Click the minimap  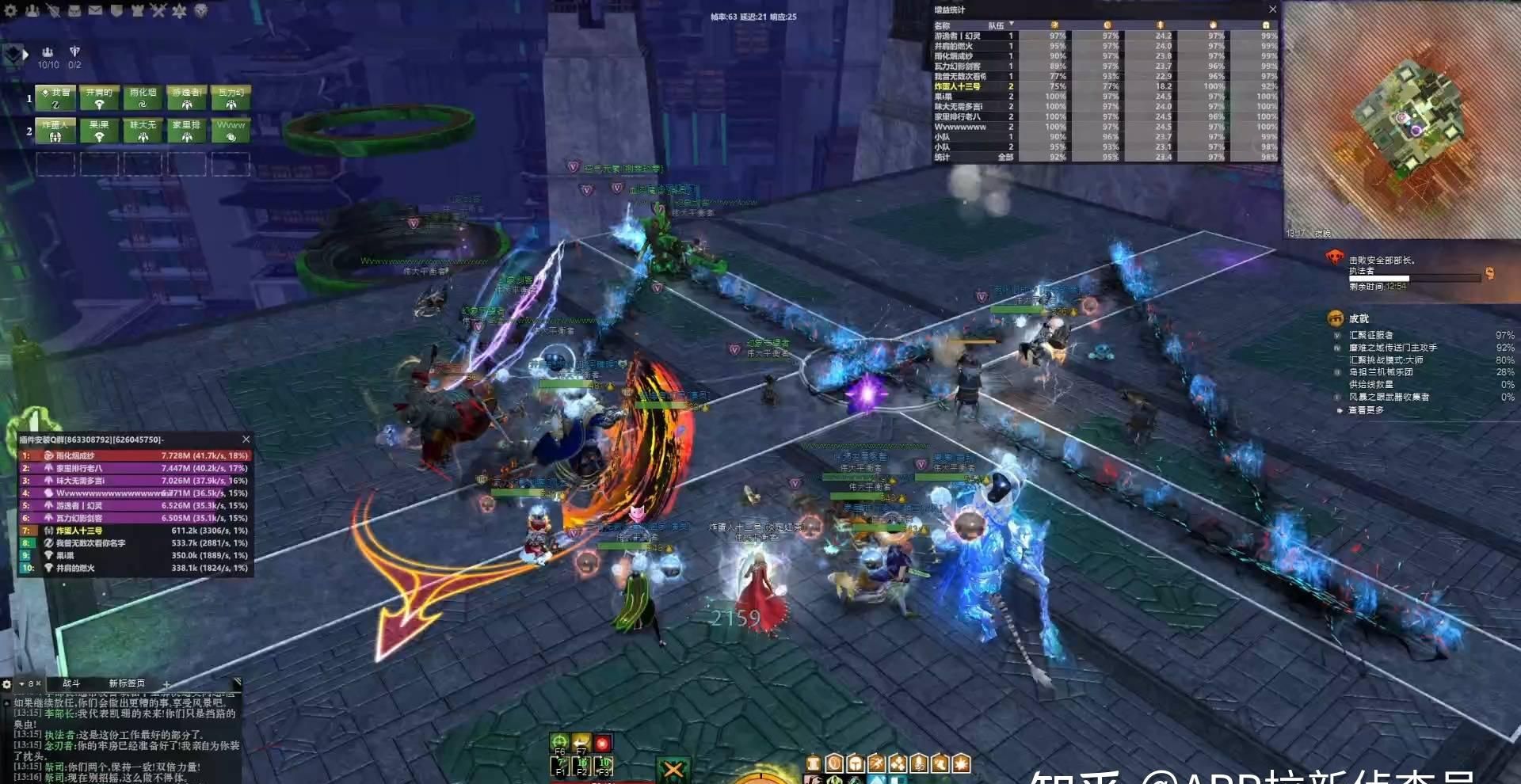click(1401, 119)
